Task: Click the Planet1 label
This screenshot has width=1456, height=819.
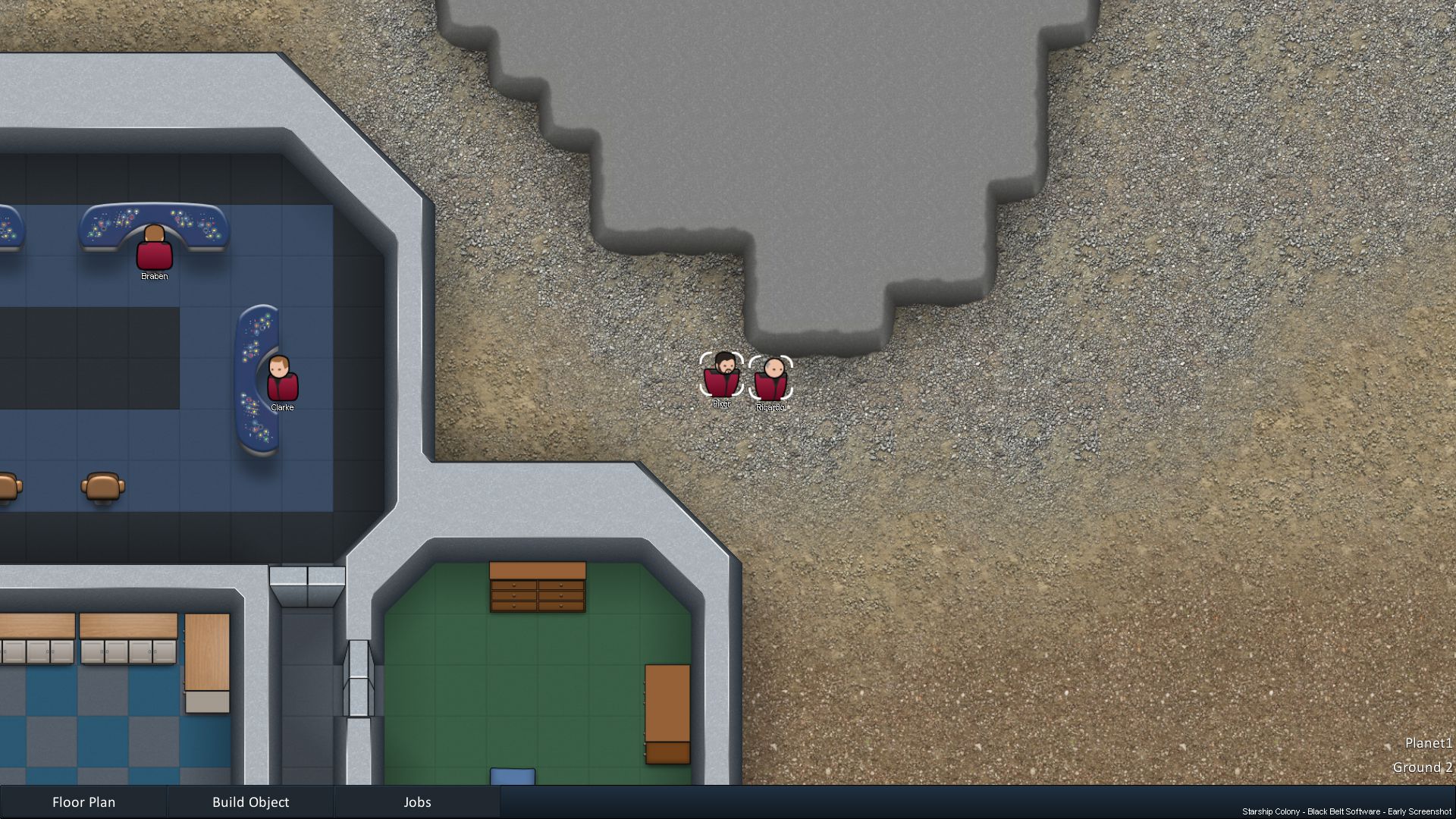Action: (1428, 743)
